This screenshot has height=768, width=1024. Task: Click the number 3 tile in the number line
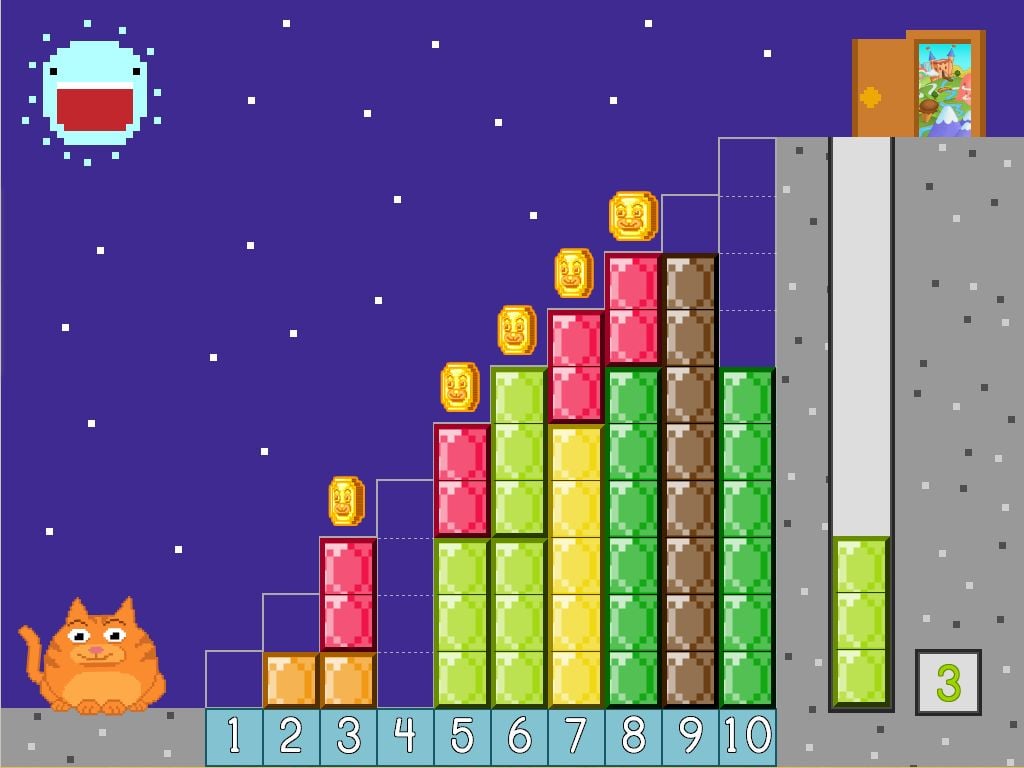pyautogui.click(x=348, y=737)
